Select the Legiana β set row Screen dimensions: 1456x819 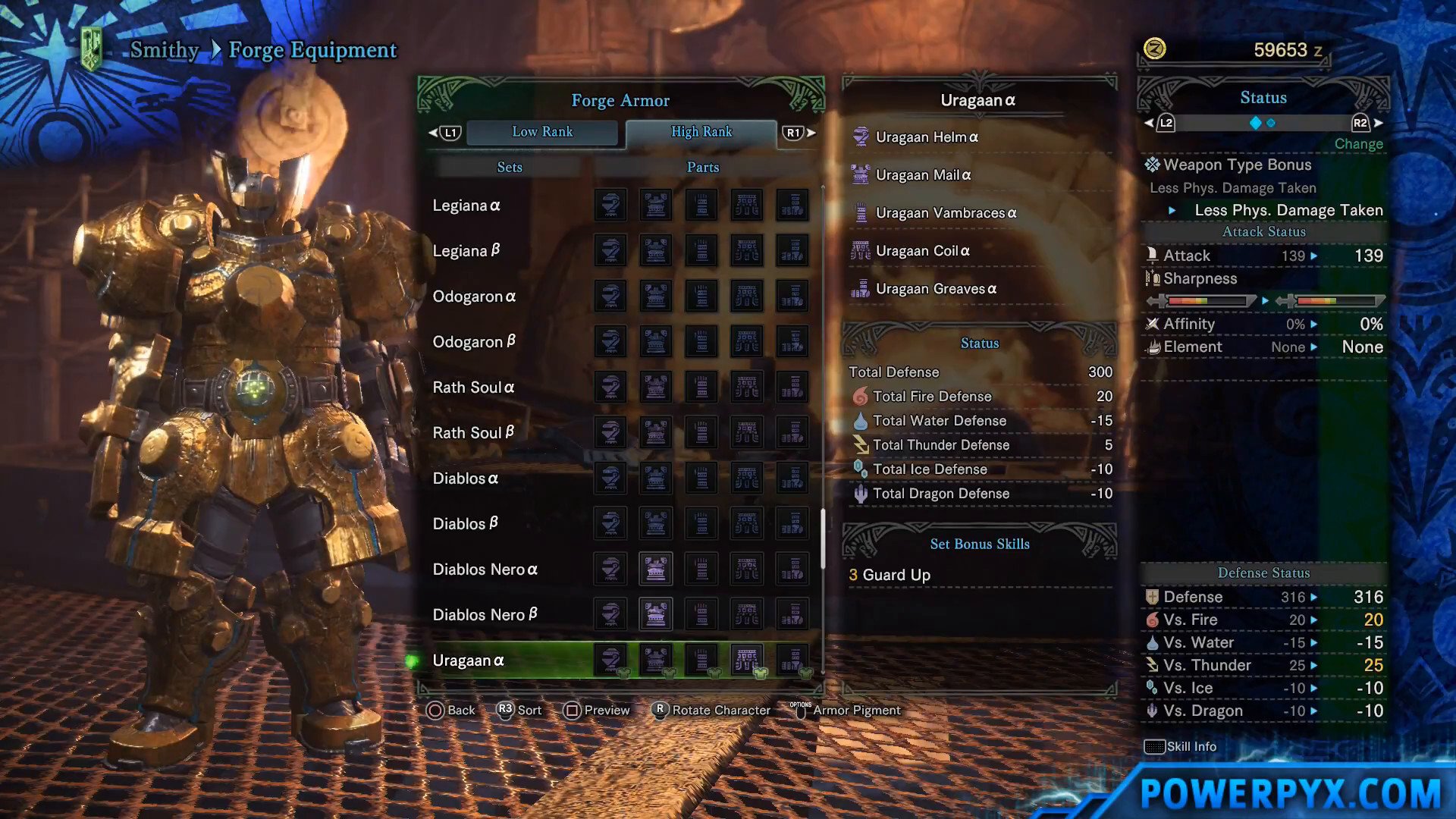coord(466,251)
